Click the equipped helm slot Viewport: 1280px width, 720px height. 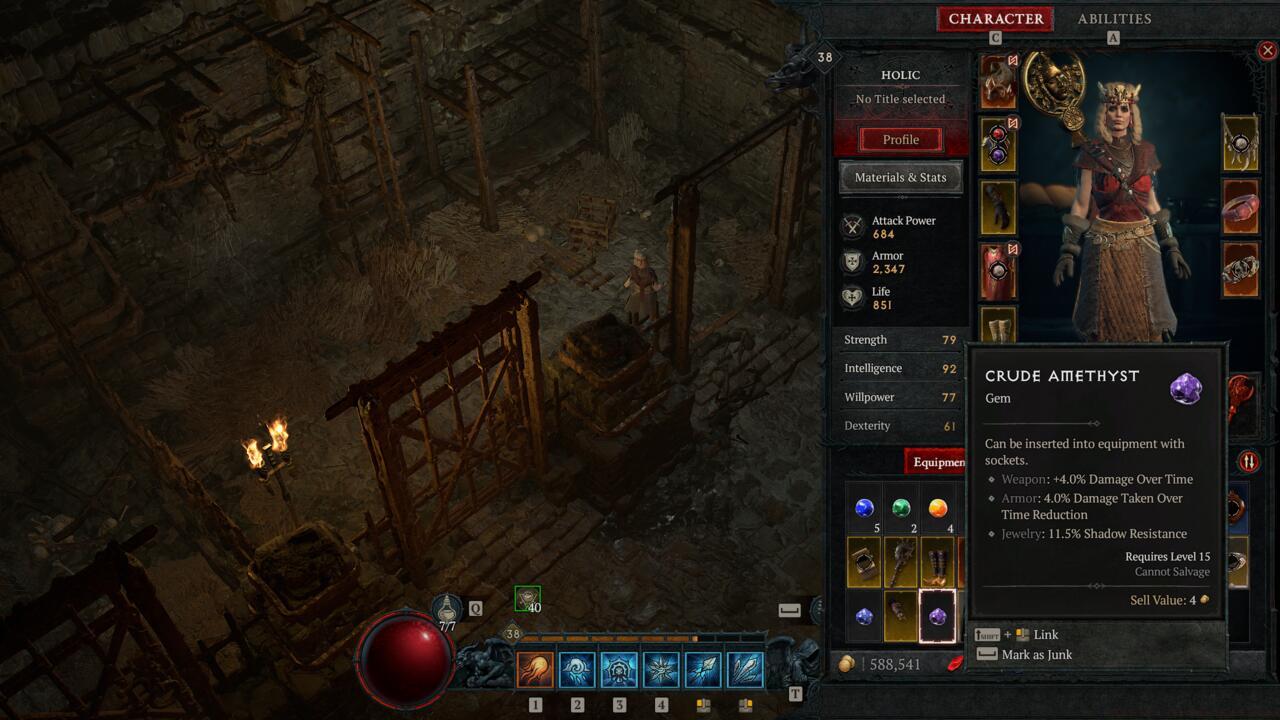(998, 83)
